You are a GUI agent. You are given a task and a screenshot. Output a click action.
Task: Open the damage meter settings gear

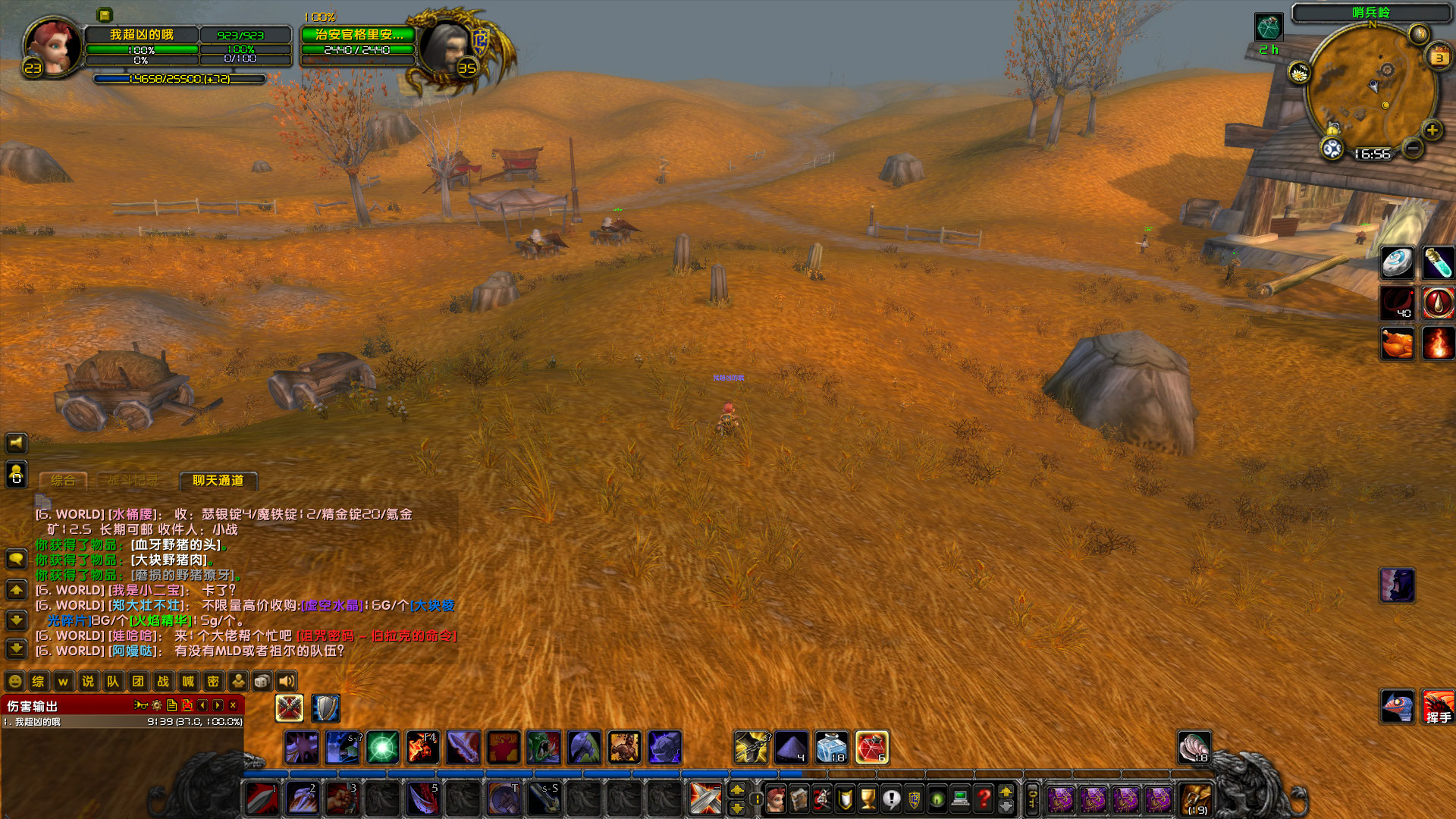click(x=156, y=706)
